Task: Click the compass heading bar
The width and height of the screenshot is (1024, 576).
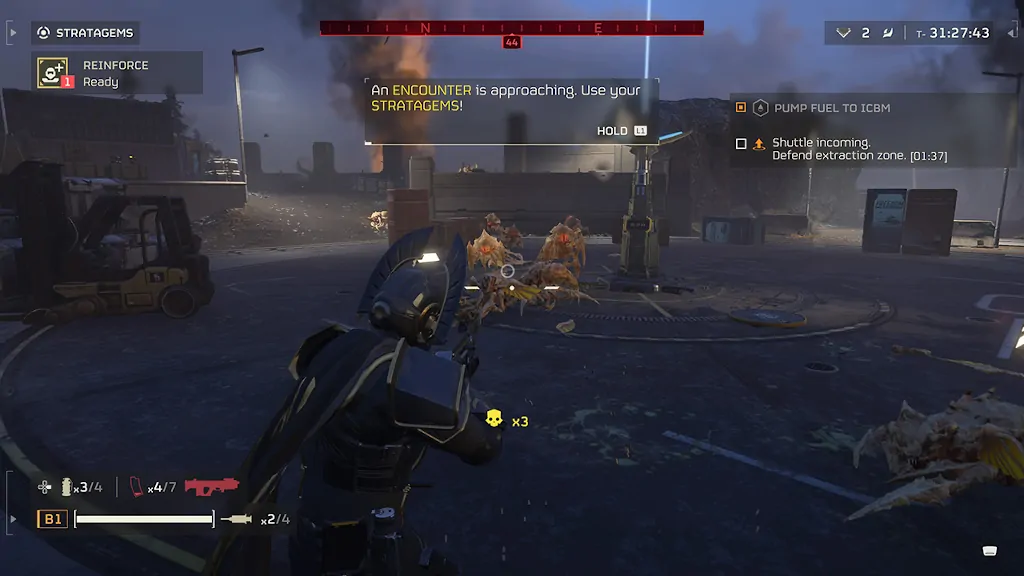Action: (511, 28)
